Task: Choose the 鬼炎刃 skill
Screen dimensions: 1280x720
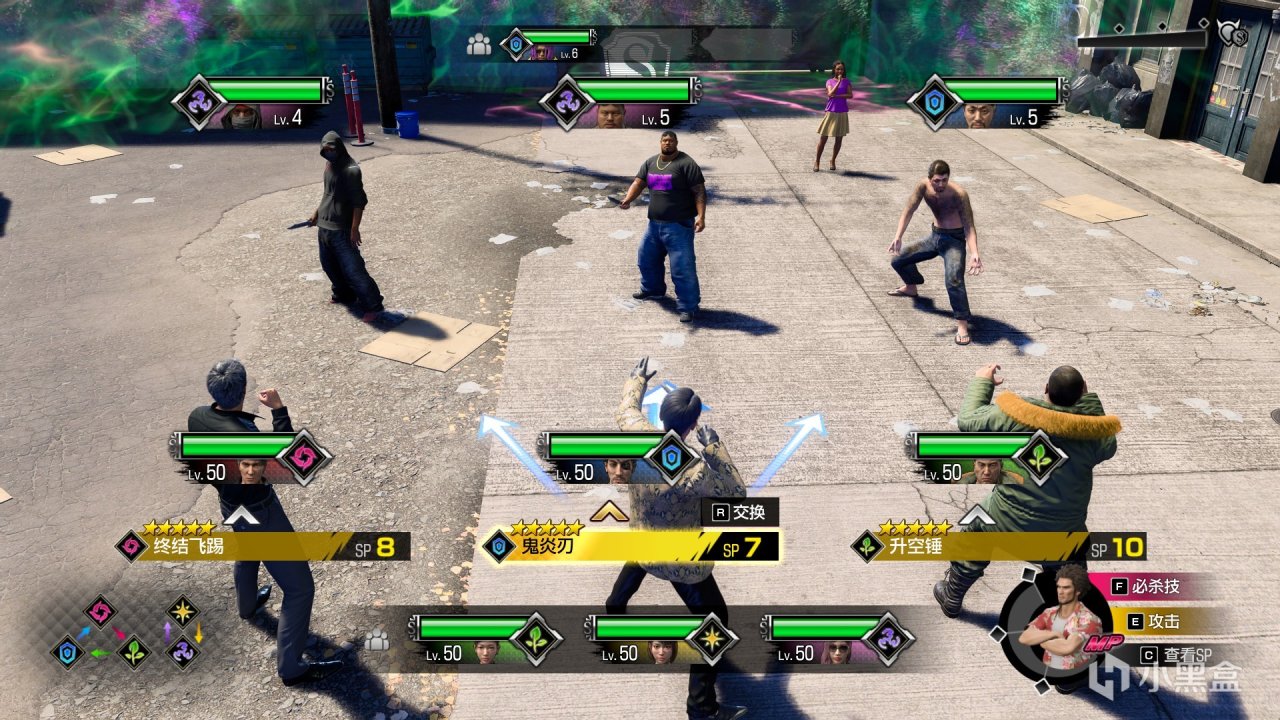Action: [x=630, y=547]
